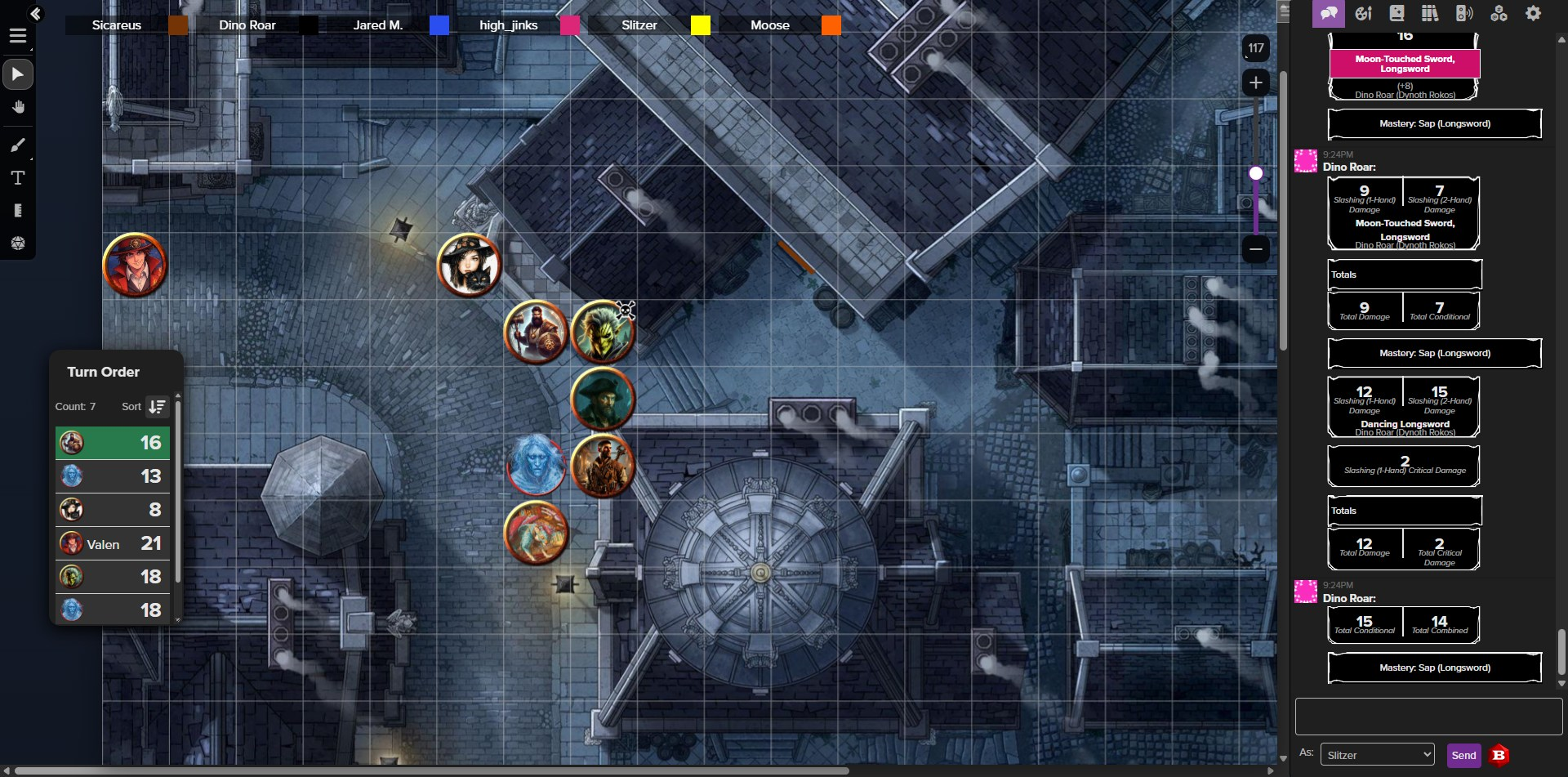Collapse the toolbar with the double-arrow button

click(35, 13)
